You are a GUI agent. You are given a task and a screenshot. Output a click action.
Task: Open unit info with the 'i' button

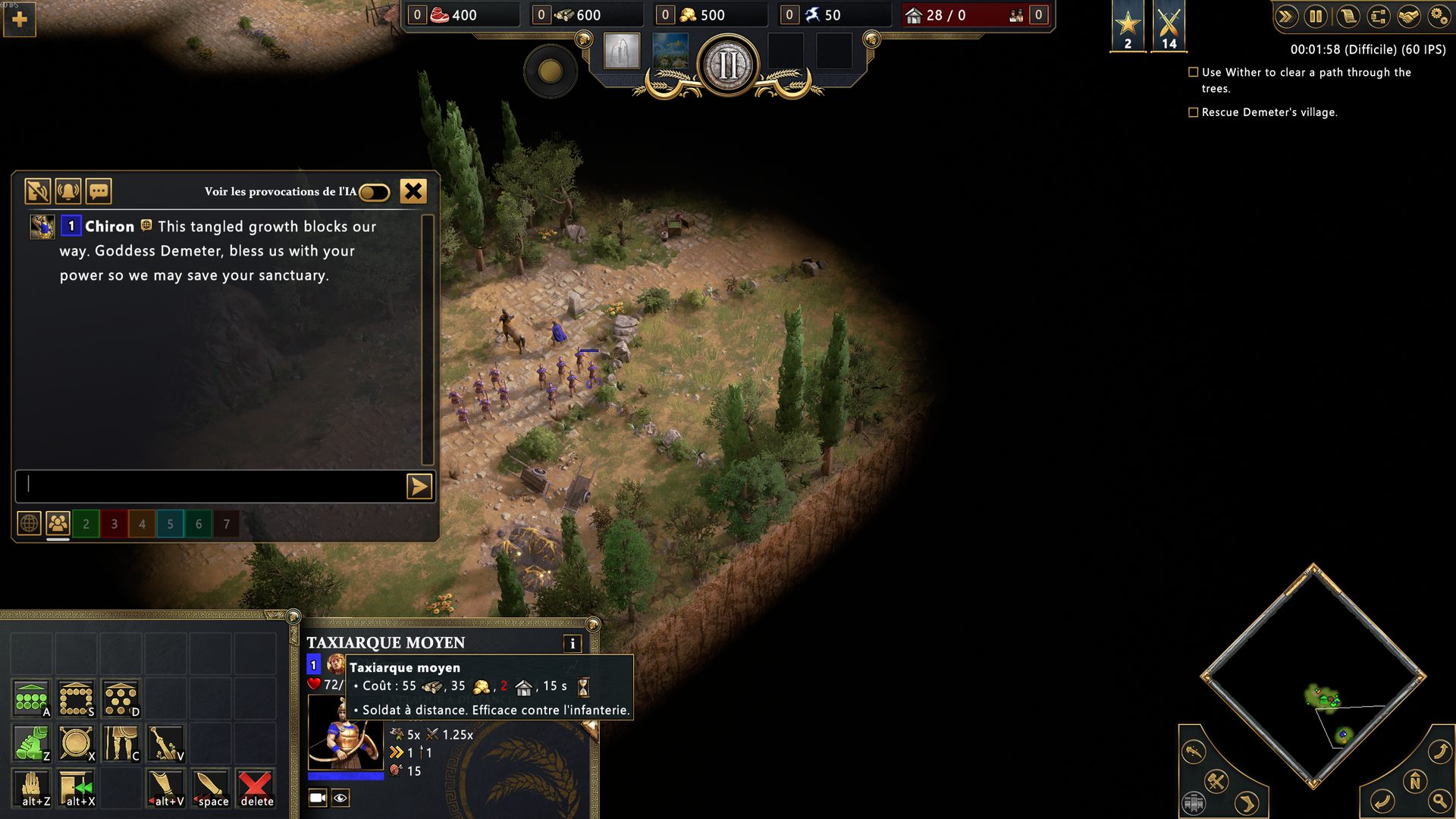(573, 644)
